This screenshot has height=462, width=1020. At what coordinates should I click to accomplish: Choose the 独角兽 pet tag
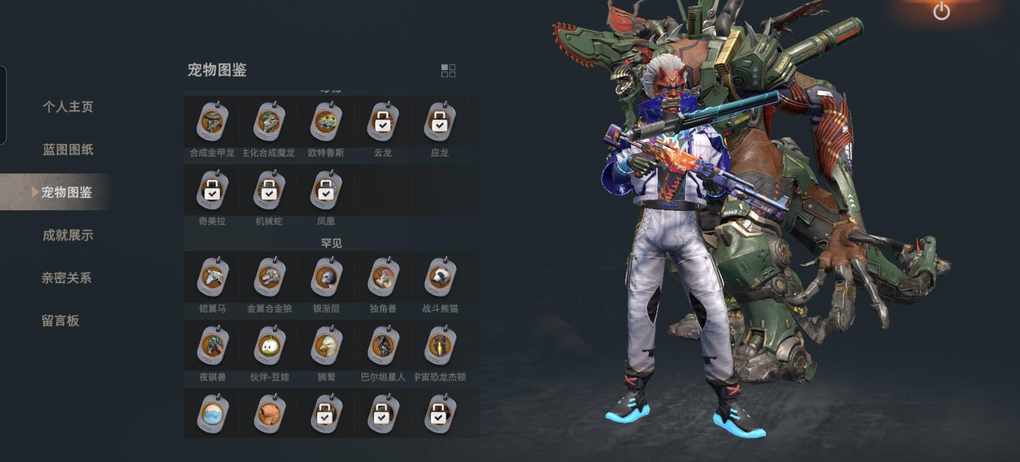(382, 276)
